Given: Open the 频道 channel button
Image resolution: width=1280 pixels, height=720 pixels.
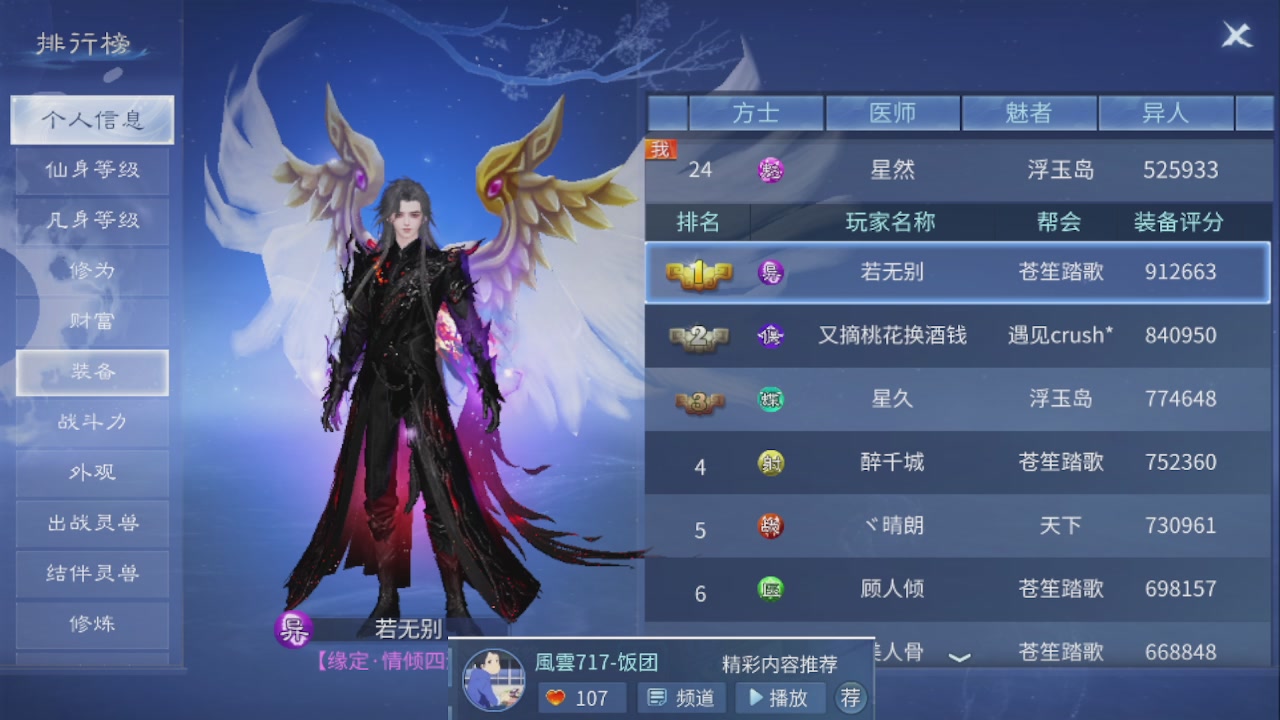Looking at the screenshot, I should click(x=681, y=698).
